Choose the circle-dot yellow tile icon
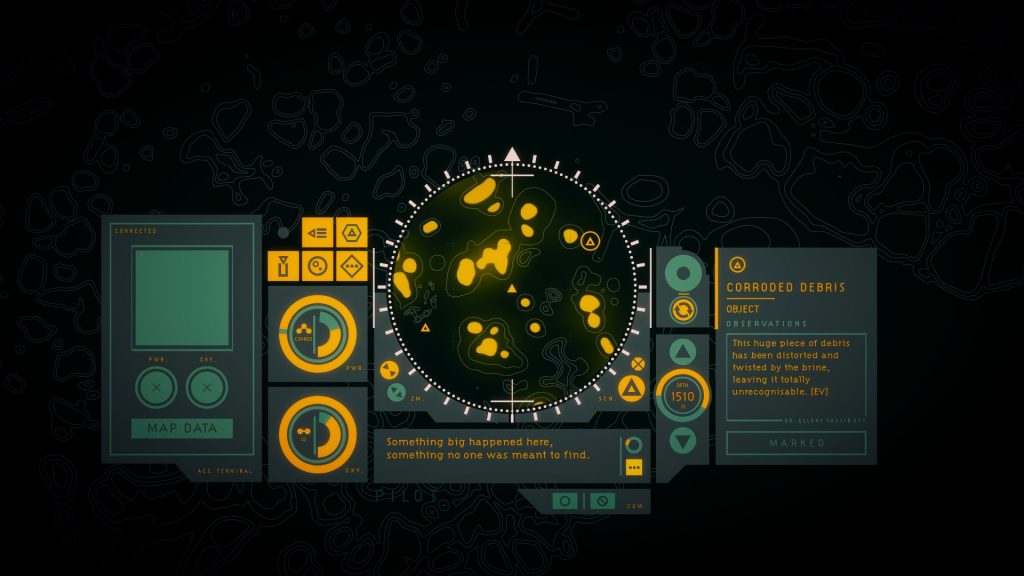 click(317, 266)
